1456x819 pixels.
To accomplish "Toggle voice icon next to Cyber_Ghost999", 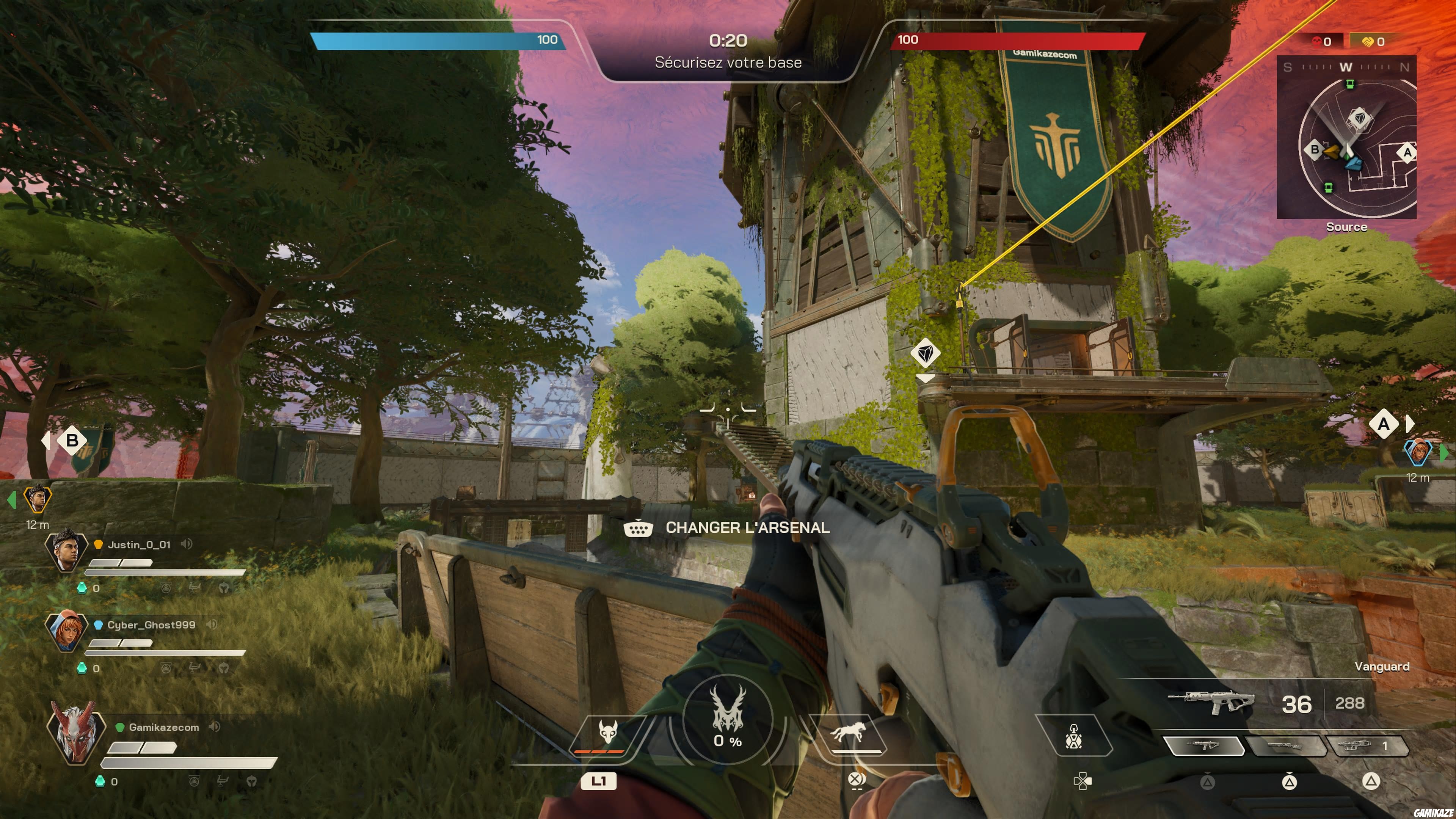I will (x=212, y=624).
